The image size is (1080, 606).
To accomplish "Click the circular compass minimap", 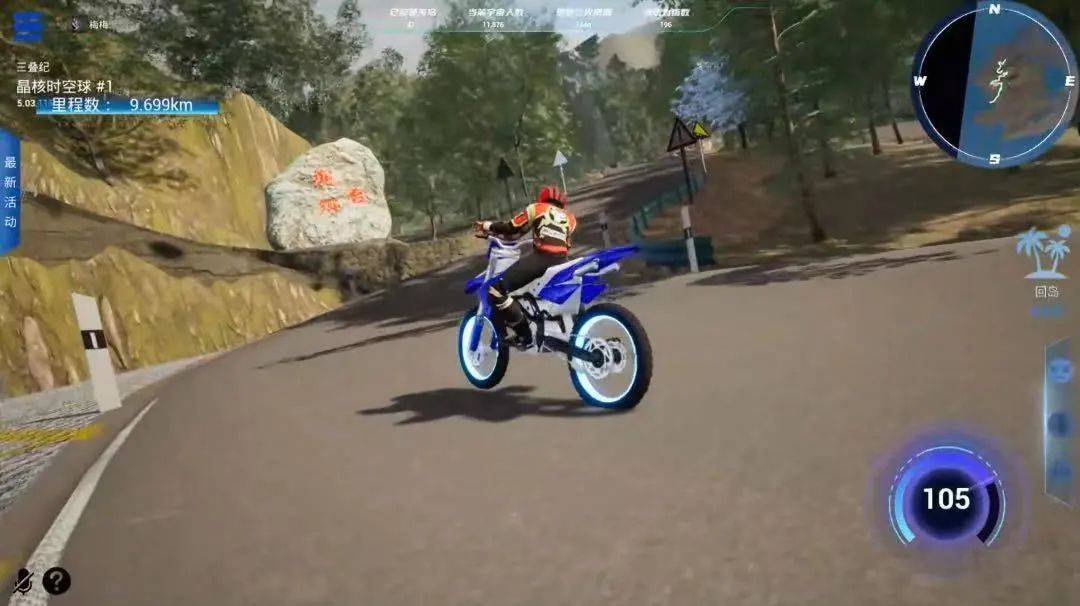I will pos(992,84).
